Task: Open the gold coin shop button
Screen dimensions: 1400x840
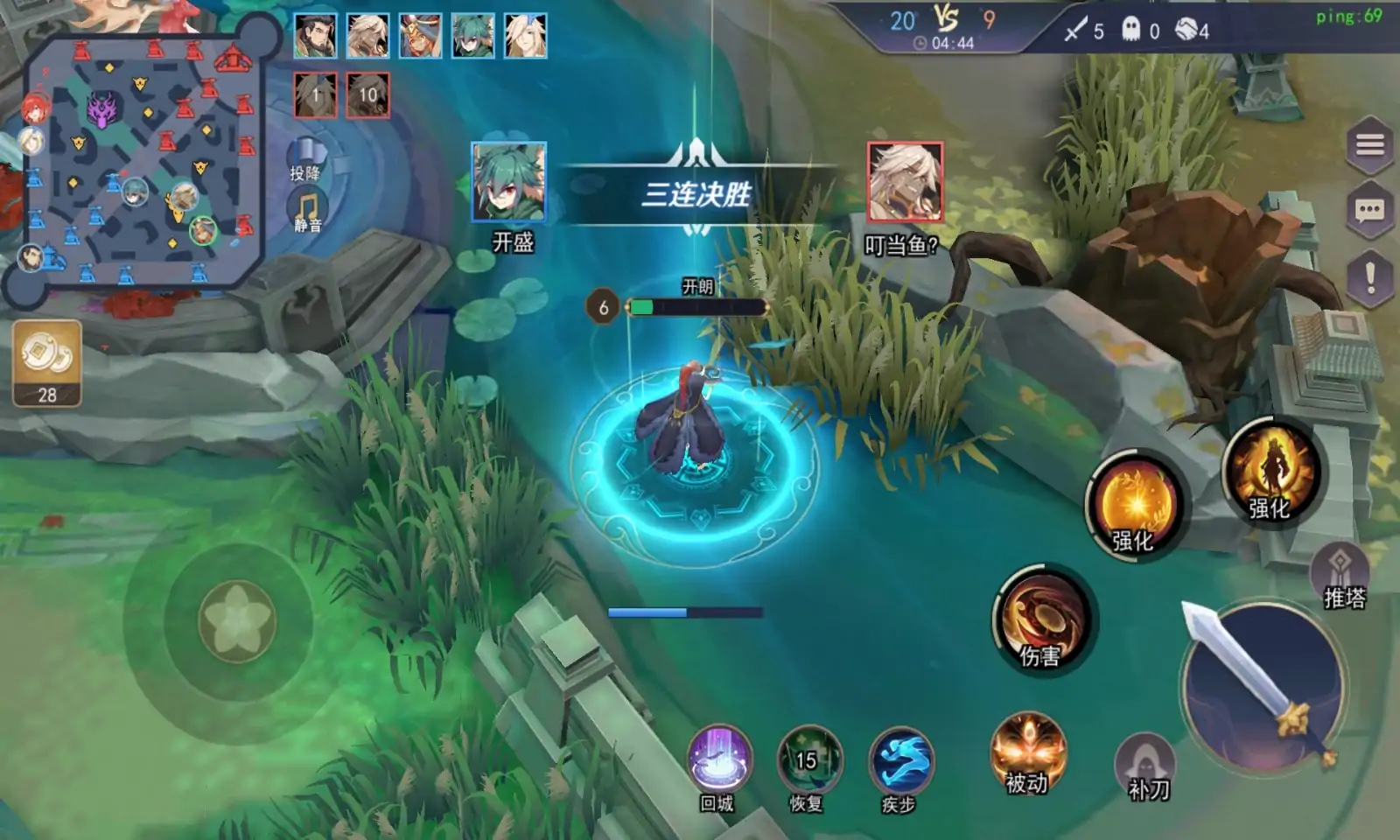Action: pyautogui.click(x=47, y=362)
